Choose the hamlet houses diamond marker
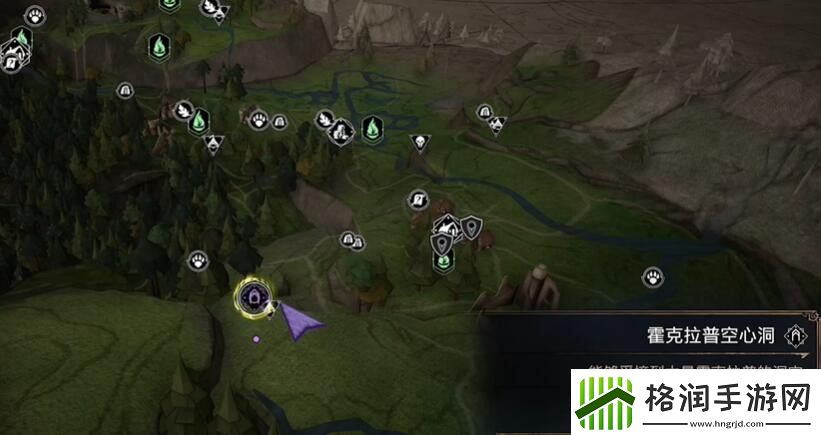The image size is (821, 435). coord(449,228)
